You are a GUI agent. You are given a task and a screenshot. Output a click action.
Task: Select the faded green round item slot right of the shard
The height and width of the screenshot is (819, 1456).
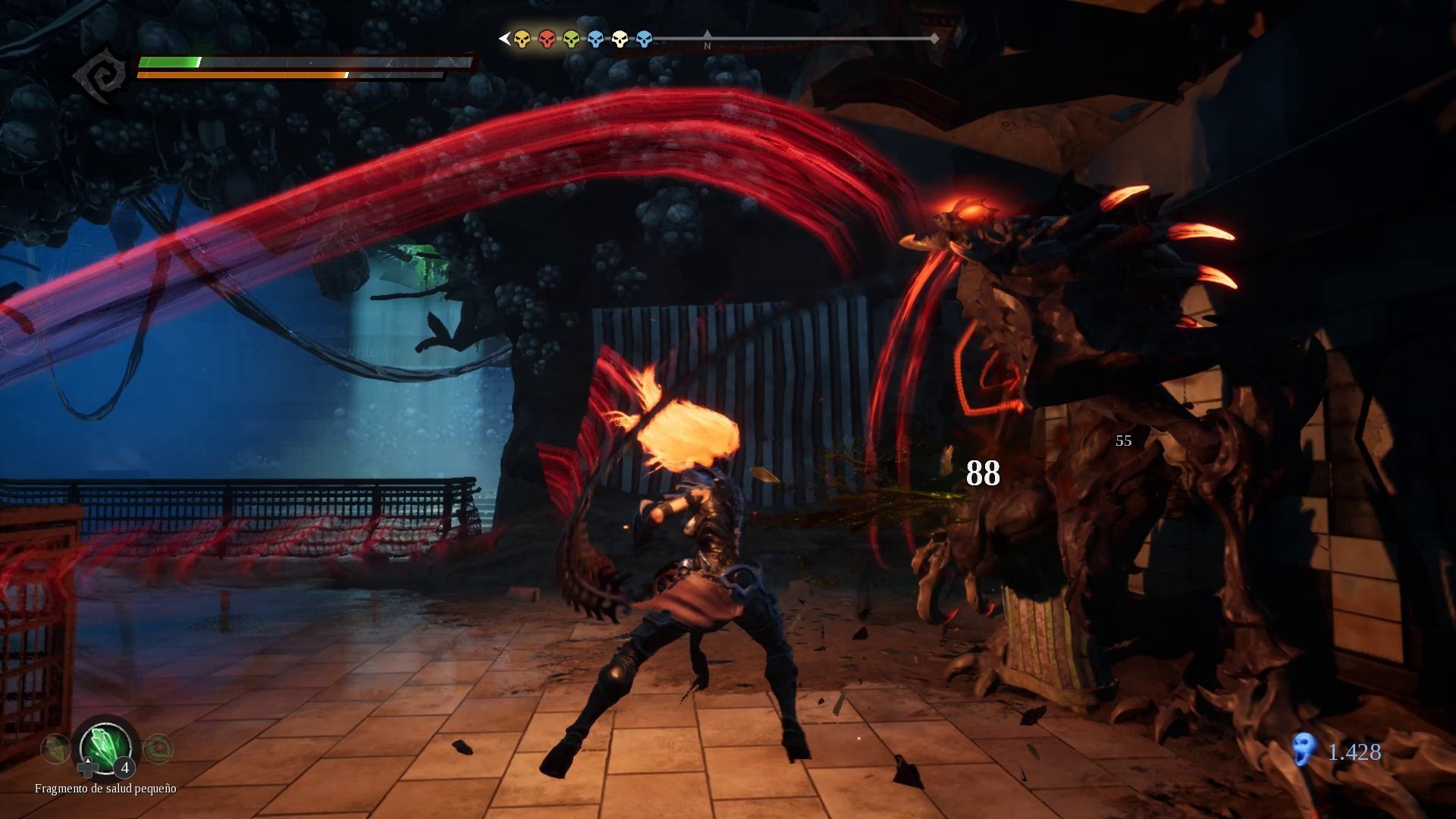point(158,748)
